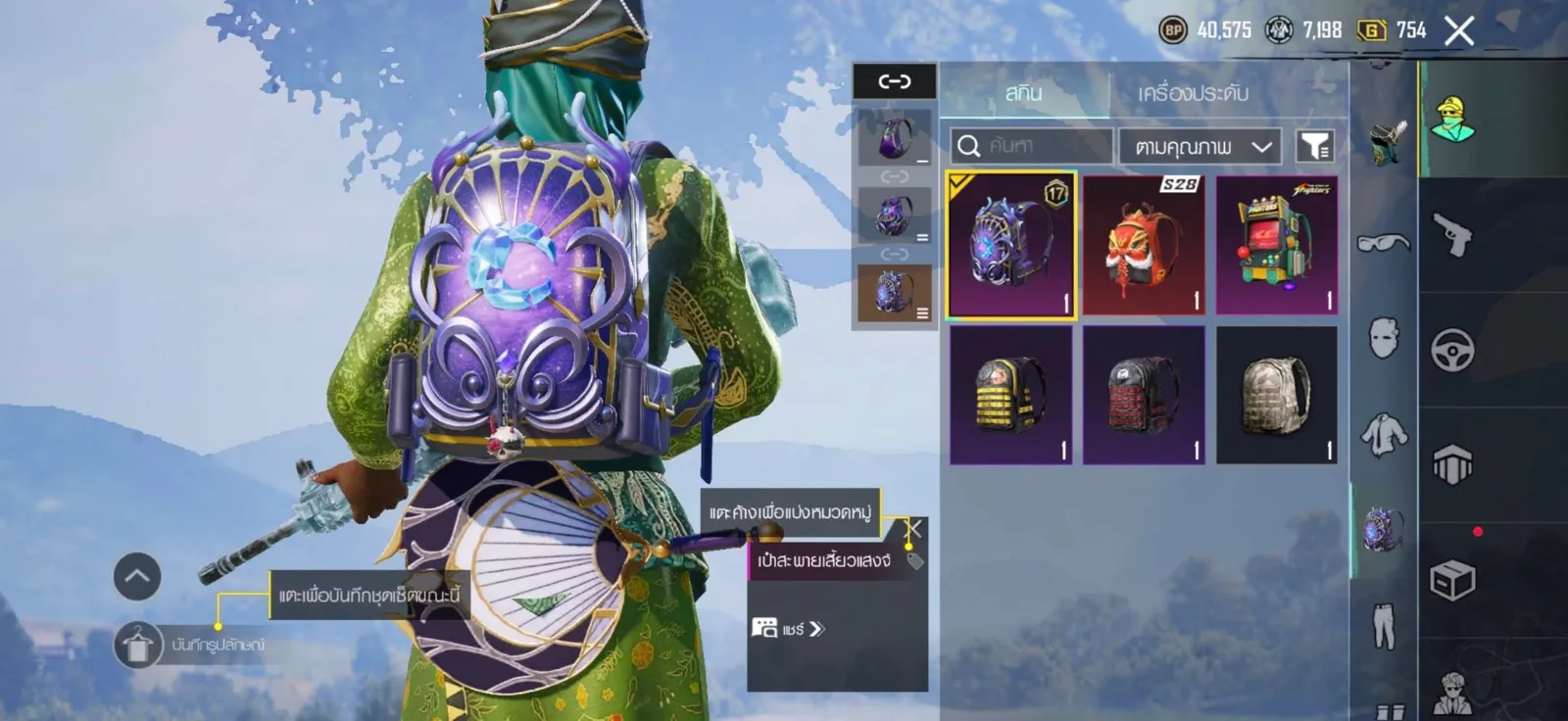Save the look with บันทึกรูปลักษณ์
1568x721 pixels.
click(x=137, y=645)
